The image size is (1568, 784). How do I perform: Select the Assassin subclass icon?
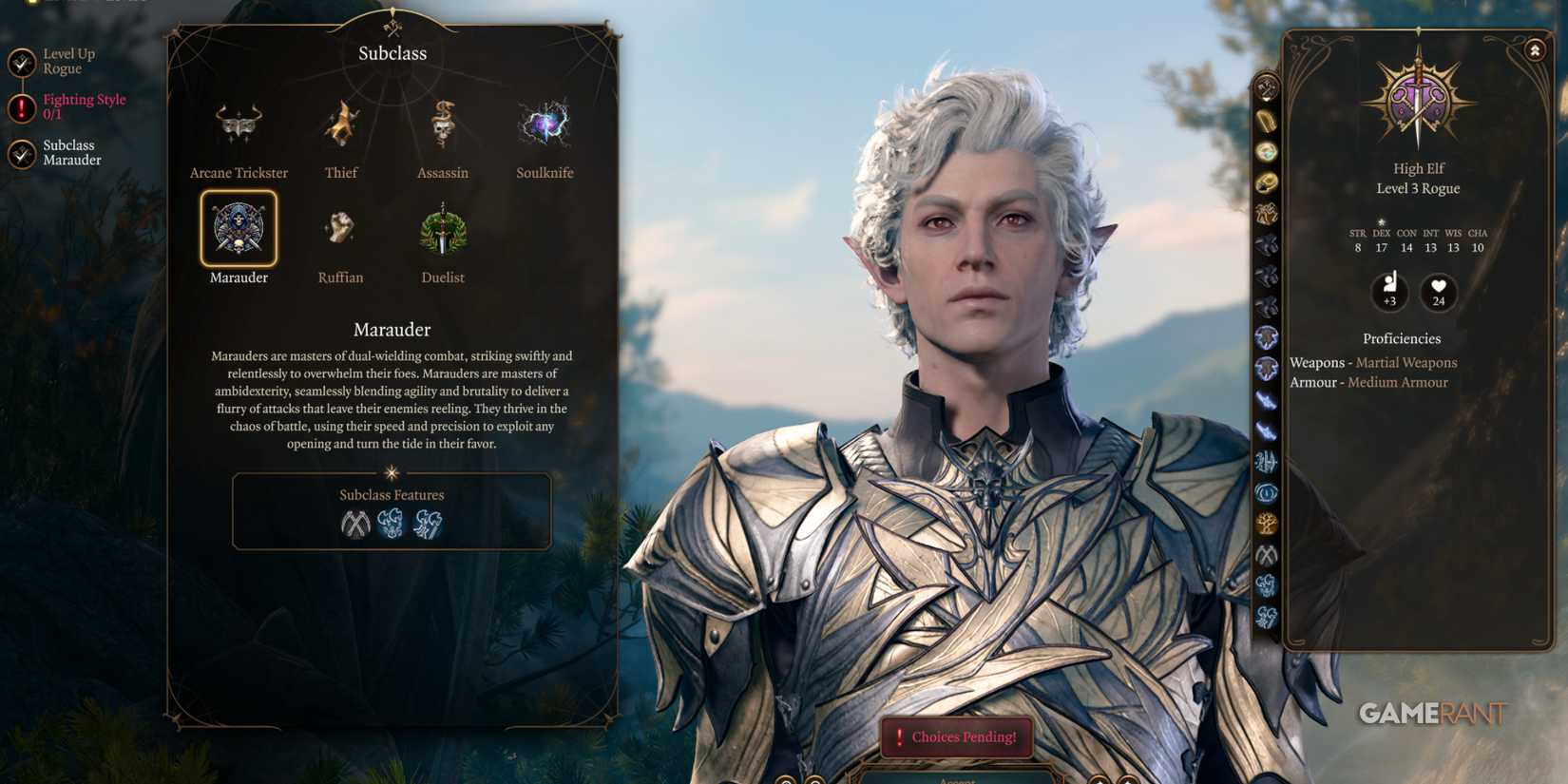coord(441,122)
